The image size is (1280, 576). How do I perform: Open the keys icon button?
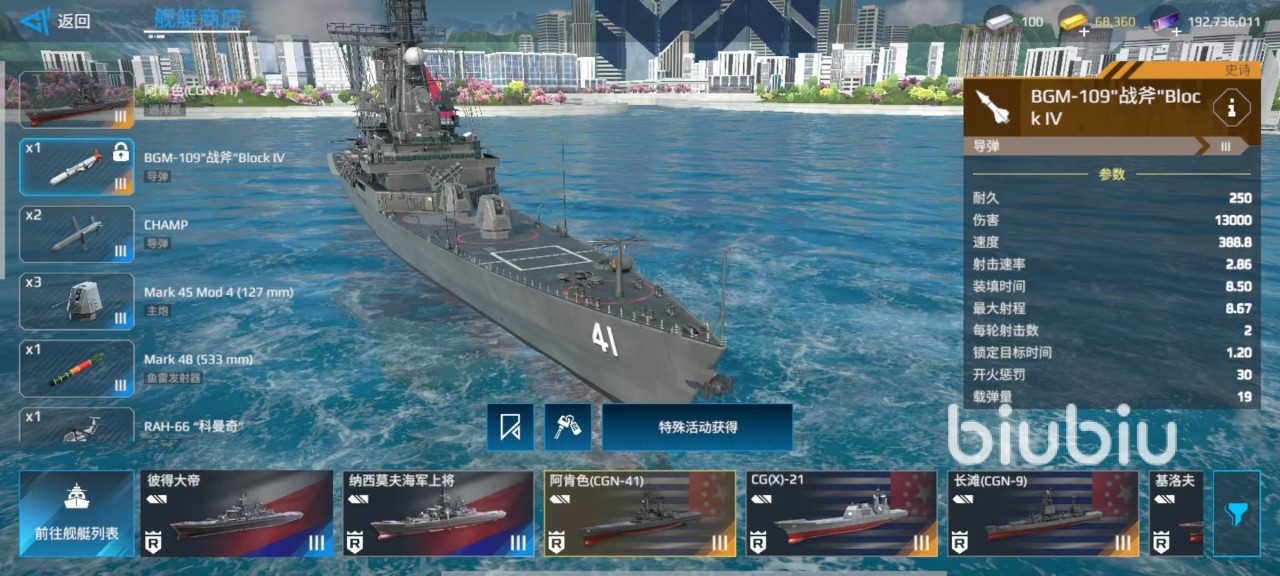(x=568, y=427)
